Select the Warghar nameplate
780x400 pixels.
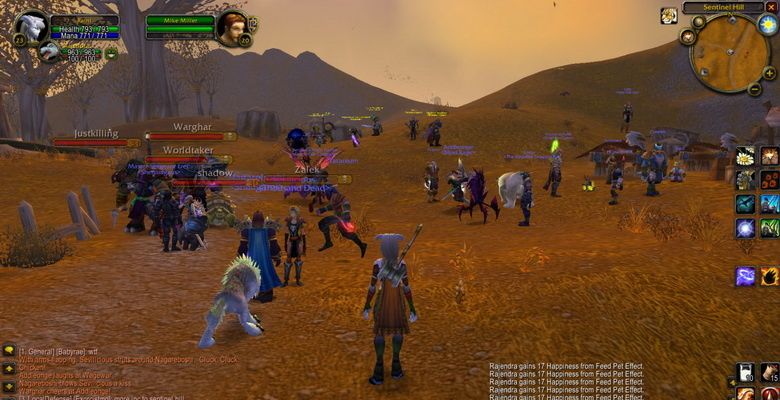point(192,128)
